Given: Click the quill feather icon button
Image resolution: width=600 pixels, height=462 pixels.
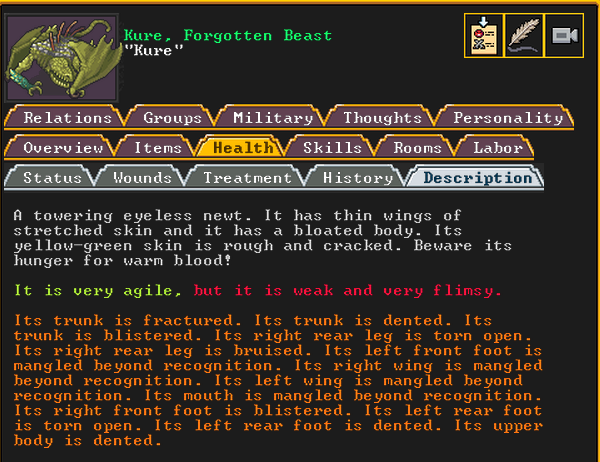Looking at the screenshot, I should (524, 36).
